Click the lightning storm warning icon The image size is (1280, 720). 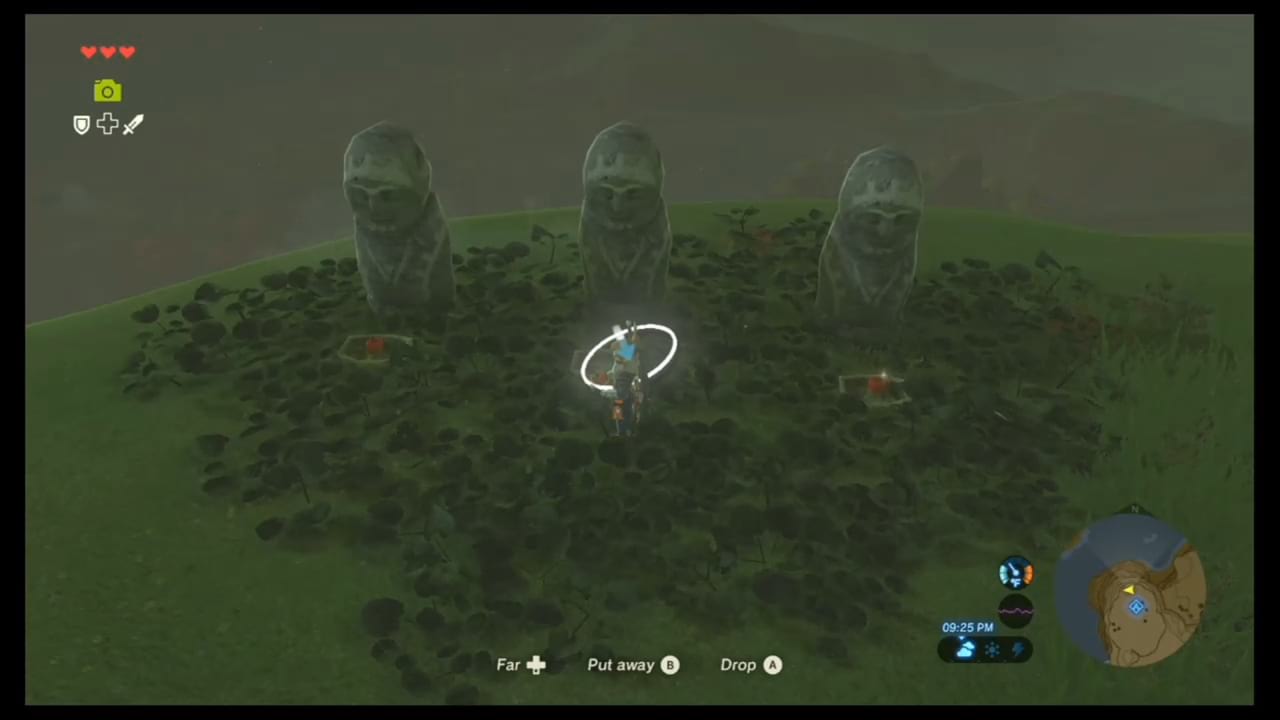[1018, 650]
